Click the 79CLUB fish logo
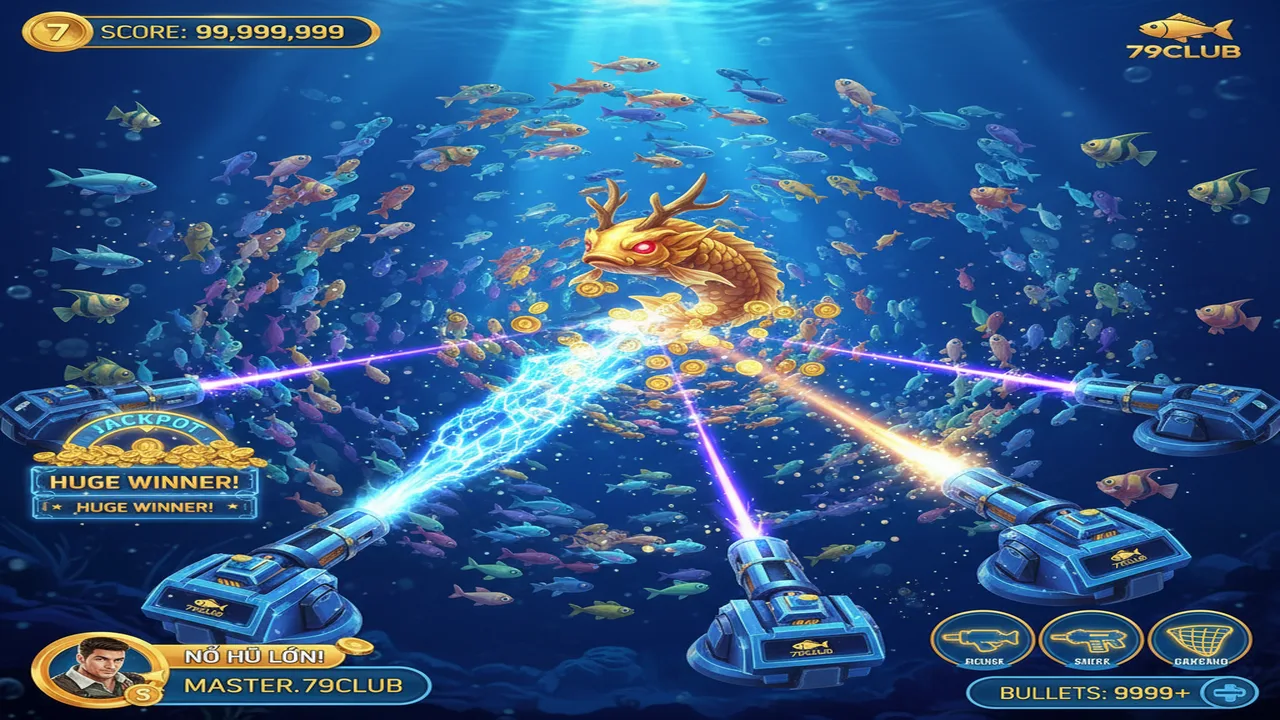 tap(1183, 36)
